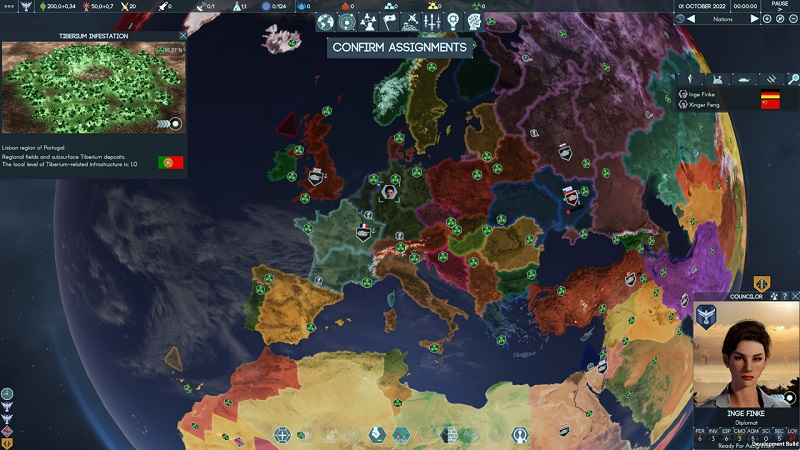The height and width of the screenshot is (450, 800).
Task: Close the Councilor panel
Action: [793, 296]
